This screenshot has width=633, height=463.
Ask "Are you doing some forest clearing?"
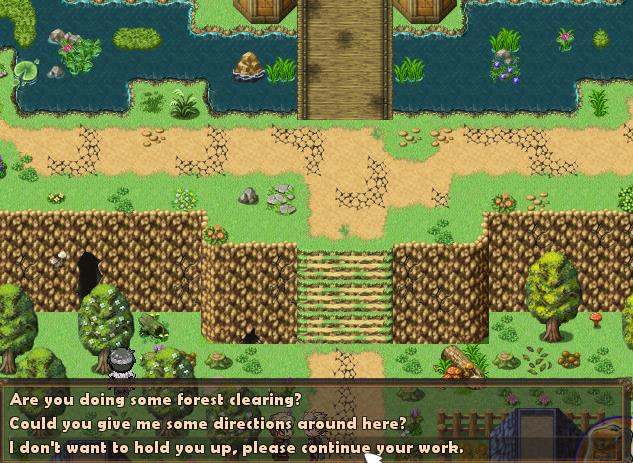click(x=156, y=399)
